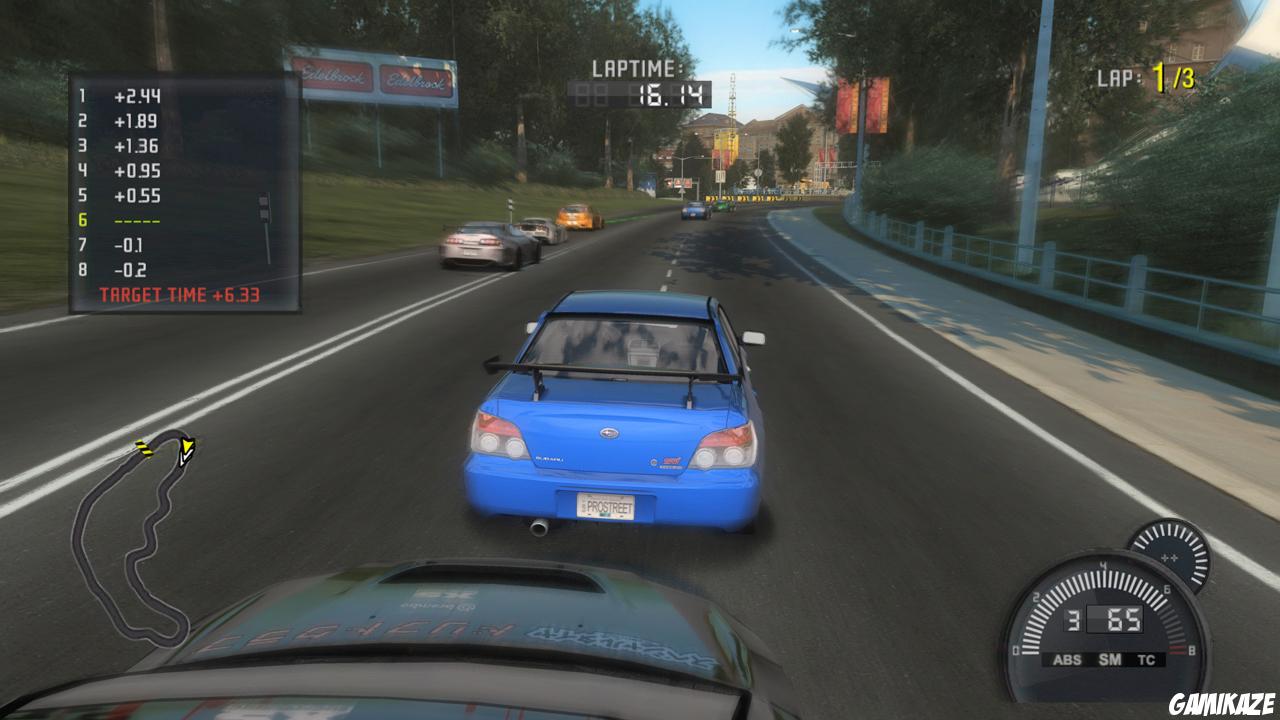Click the ABS indicator on the speedometer
This screenshot has height=720, width=1280.
[1068, 659]
